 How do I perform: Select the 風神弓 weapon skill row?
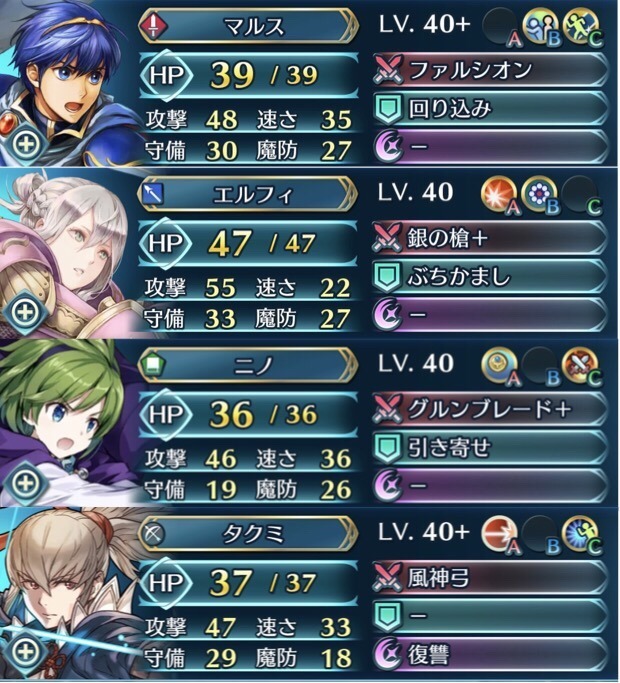pyautogui.click(x=490, y=578)
